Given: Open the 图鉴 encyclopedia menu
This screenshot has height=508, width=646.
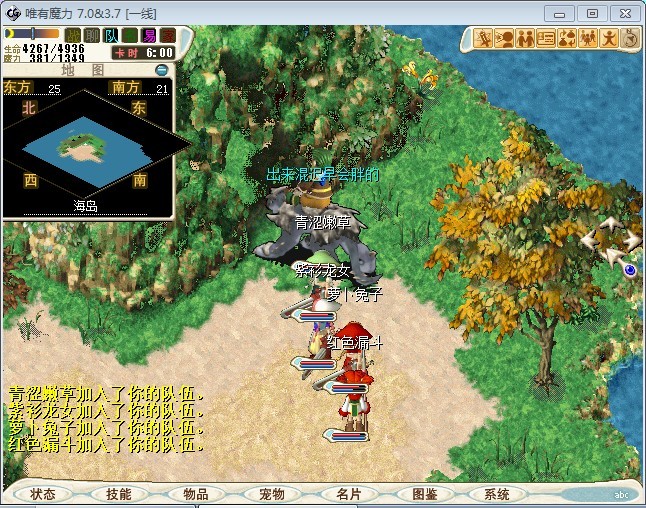Looking at the screenshot, I should (424, 494).
